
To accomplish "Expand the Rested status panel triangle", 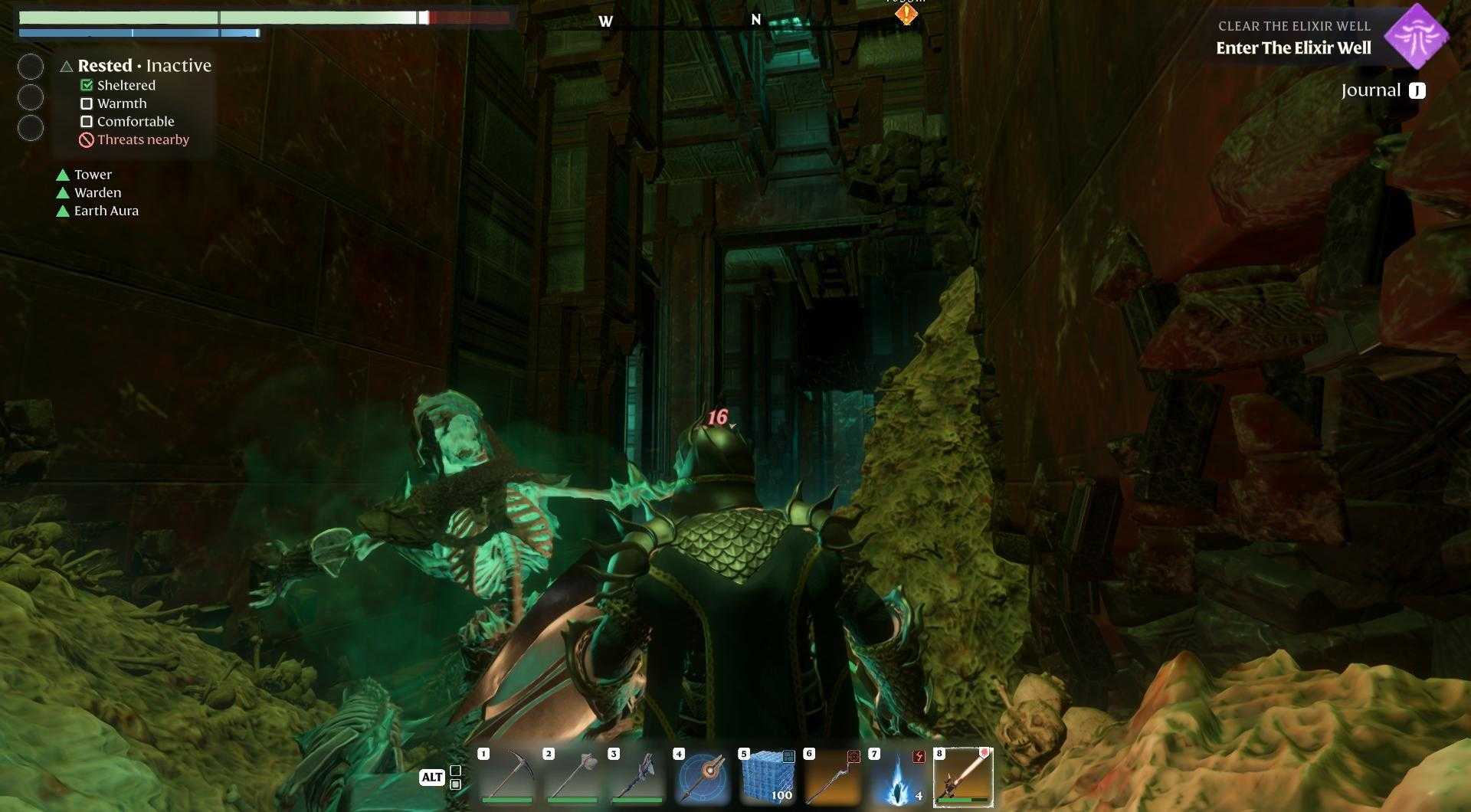I will 66,66.
